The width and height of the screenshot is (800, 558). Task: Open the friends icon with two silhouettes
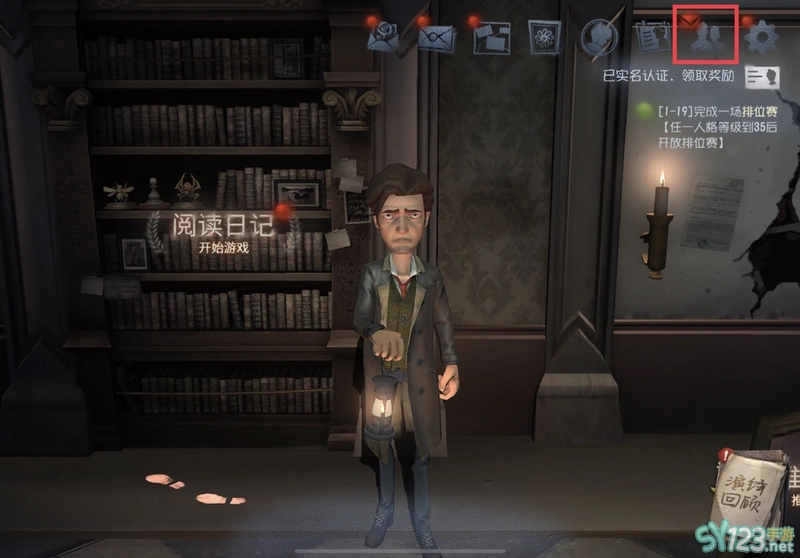708,36
